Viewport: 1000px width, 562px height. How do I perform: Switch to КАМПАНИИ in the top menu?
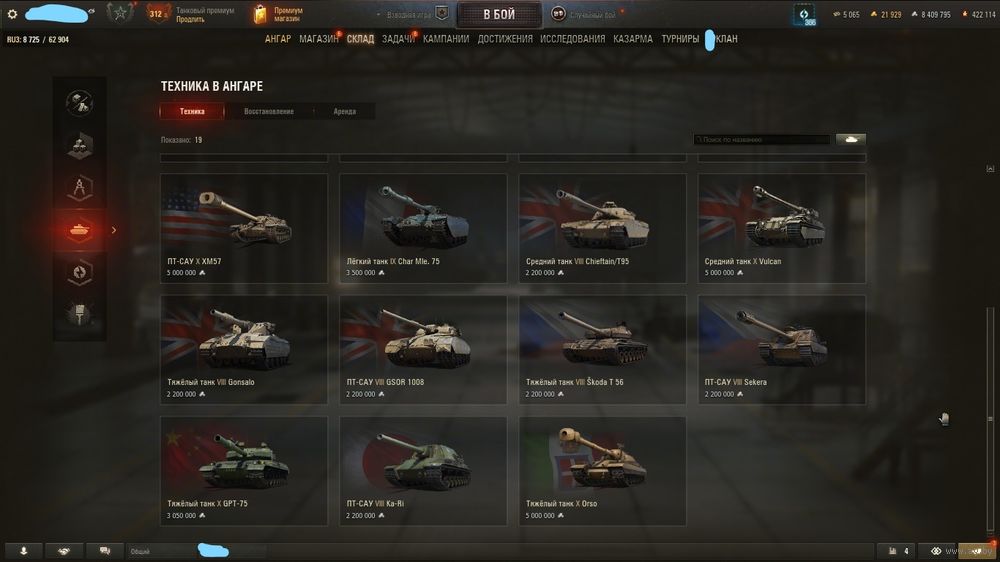tap(446, 39)
